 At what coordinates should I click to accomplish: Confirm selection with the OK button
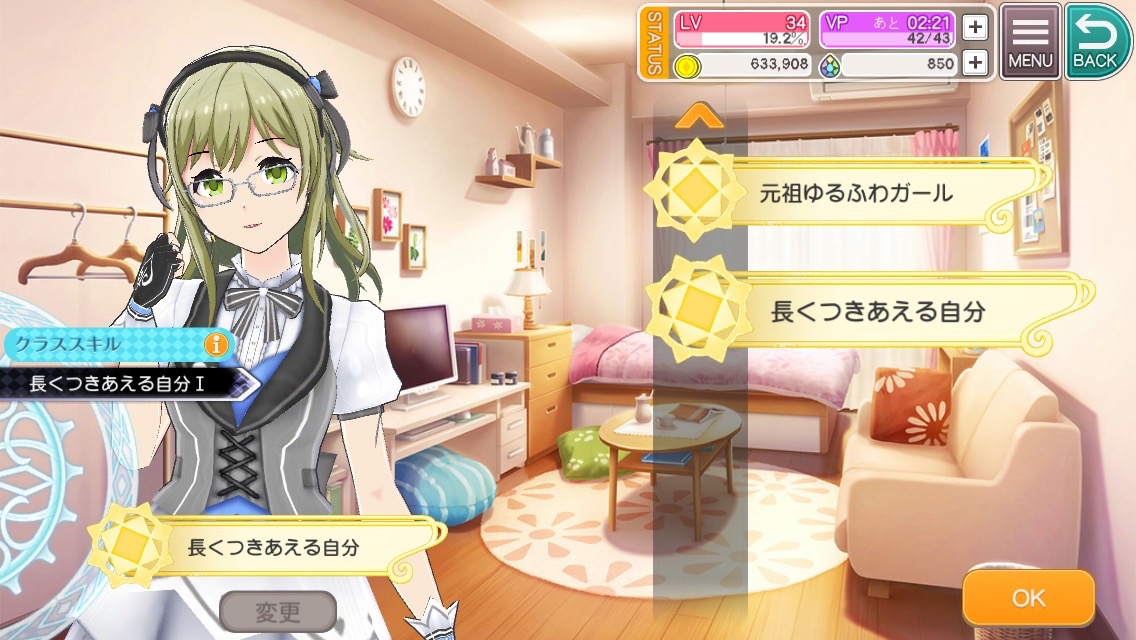1028,598
